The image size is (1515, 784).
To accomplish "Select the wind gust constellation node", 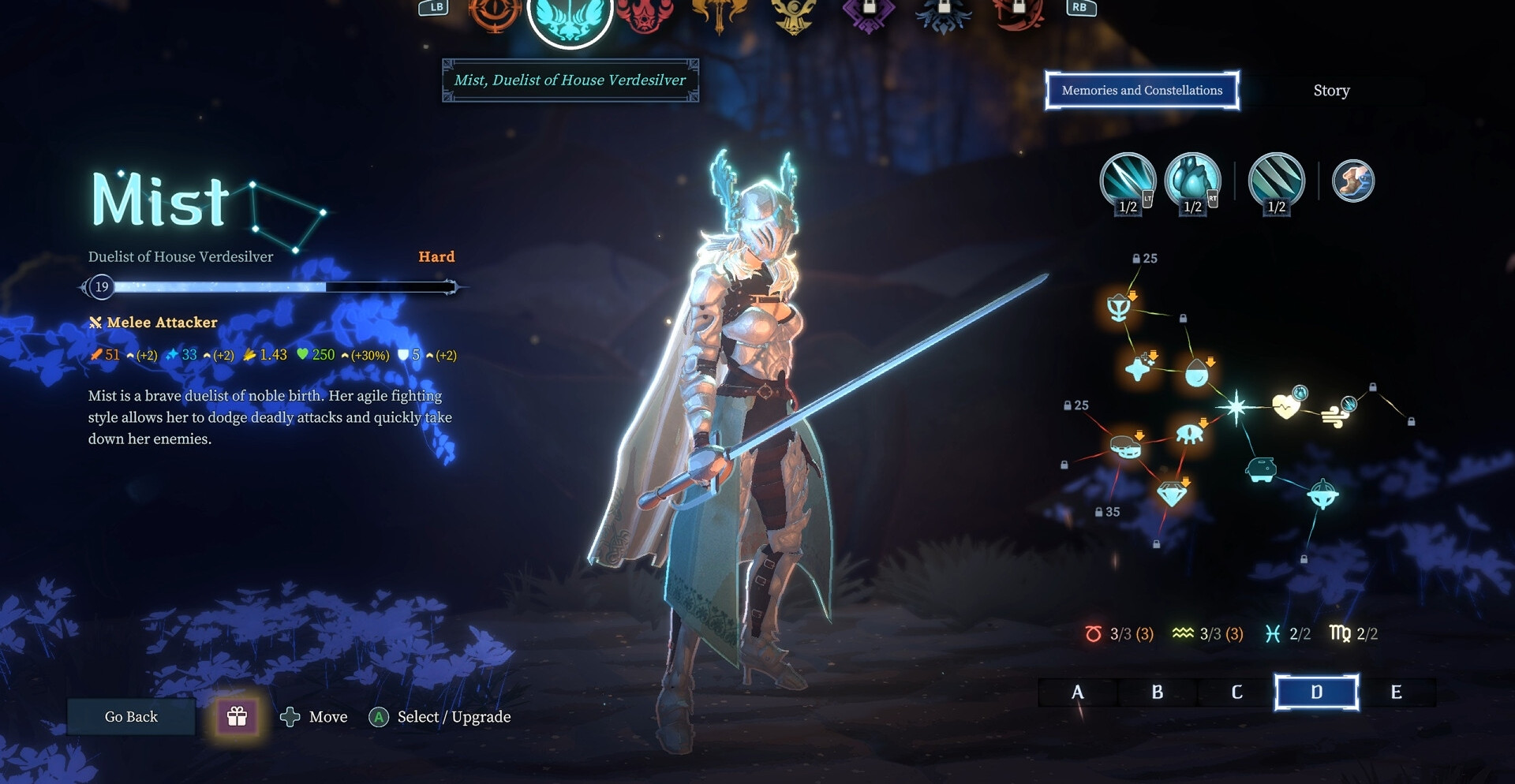I will 1335,415.
